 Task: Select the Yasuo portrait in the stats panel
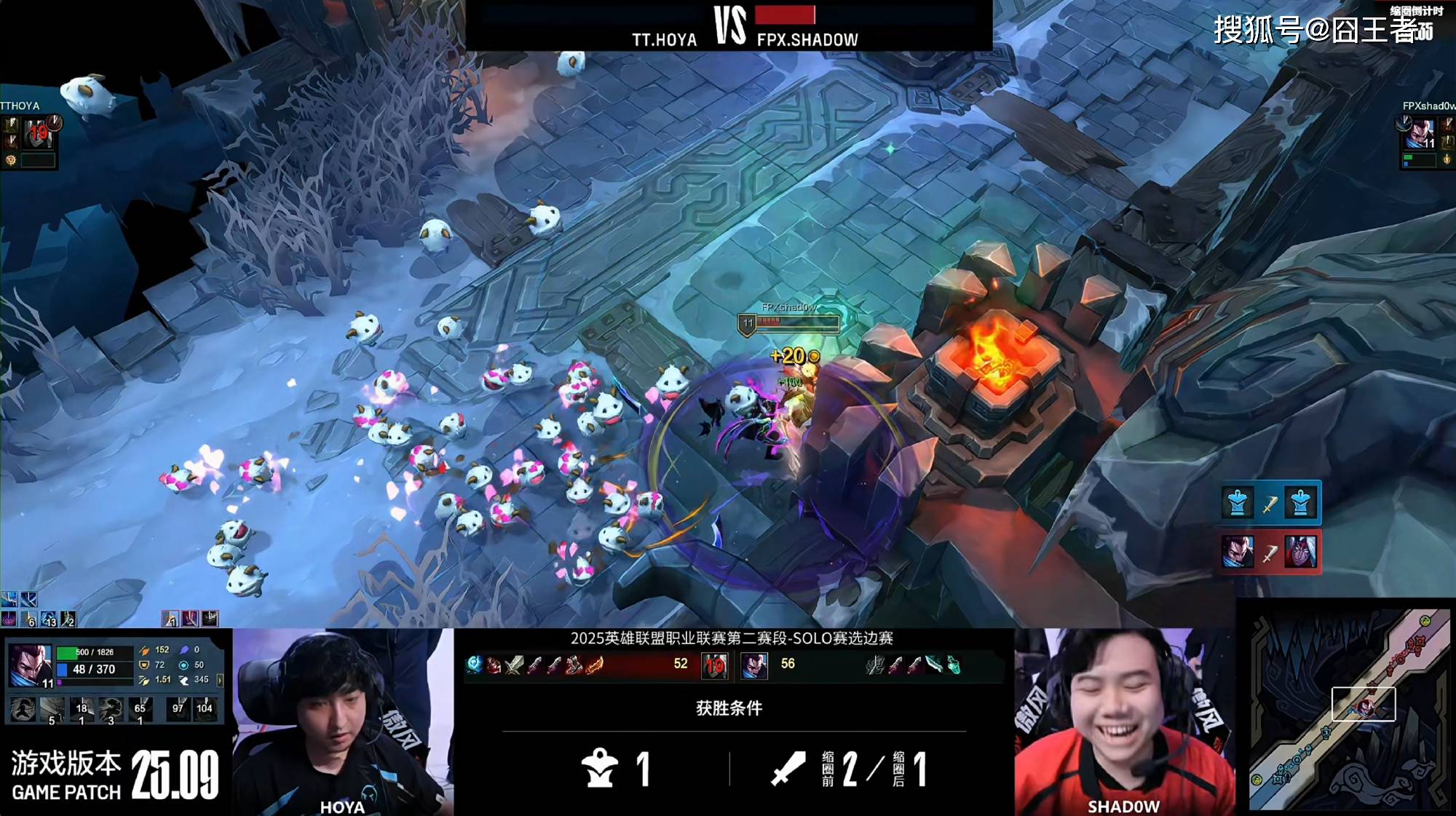click(x=31, y=666)
